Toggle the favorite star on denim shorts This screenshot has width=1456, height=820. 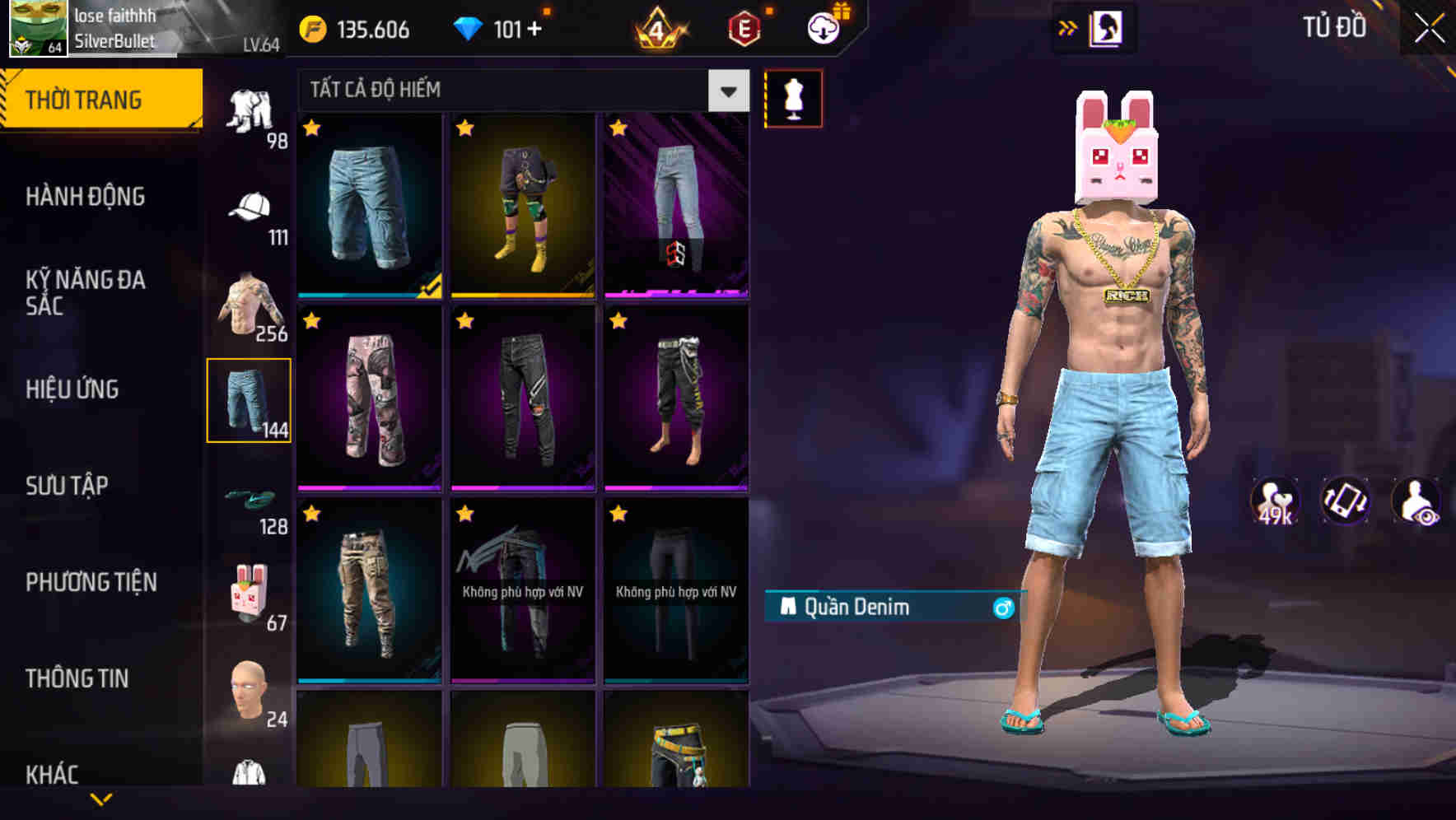click(x=311, y=129)
